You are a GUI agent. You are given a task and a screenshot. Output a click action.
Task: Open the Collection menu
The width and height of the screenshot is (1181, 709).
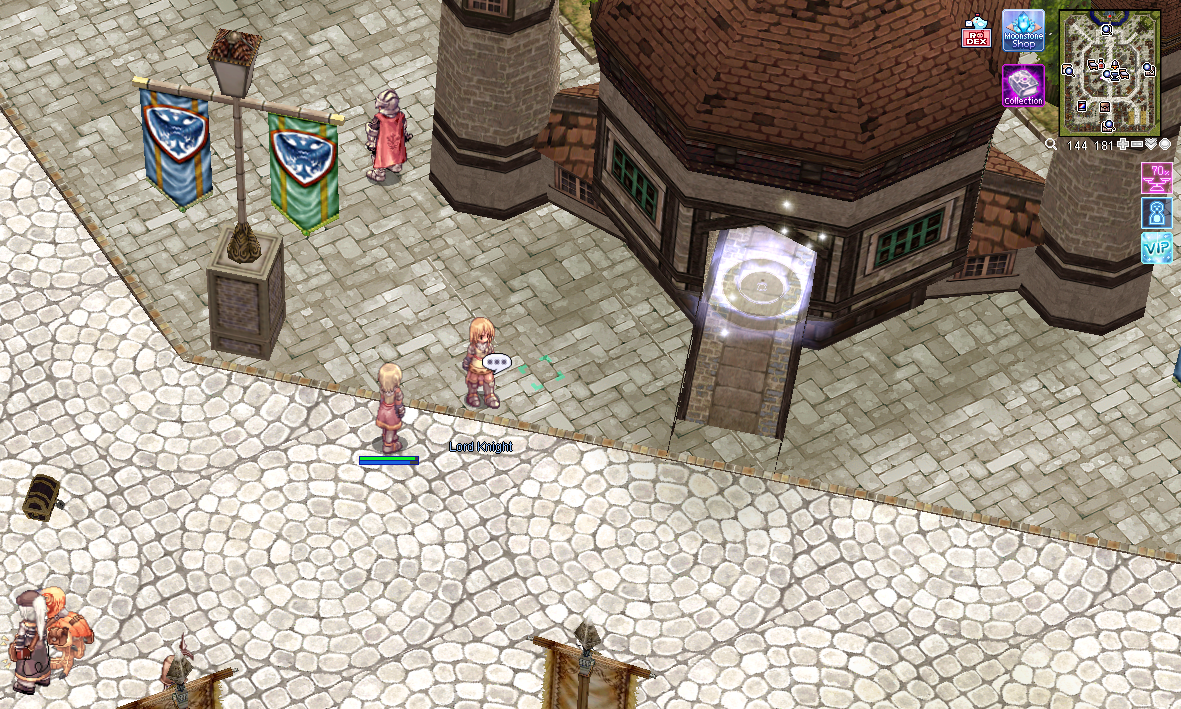(x=1023, y=85)
